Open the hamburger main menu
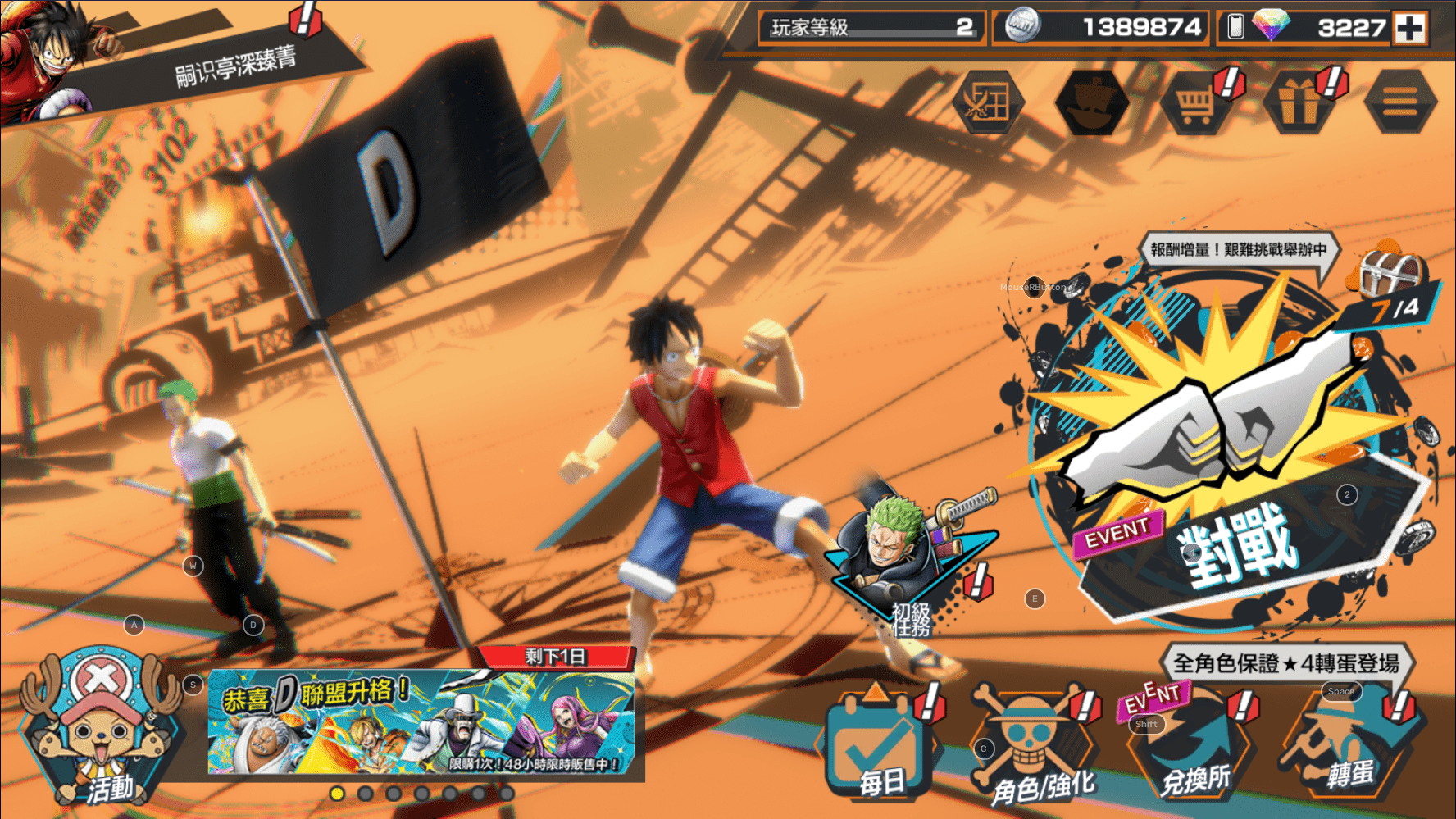Image resolution: width=1456 pixels, height=819 pixels. [x=1400, y=103]
